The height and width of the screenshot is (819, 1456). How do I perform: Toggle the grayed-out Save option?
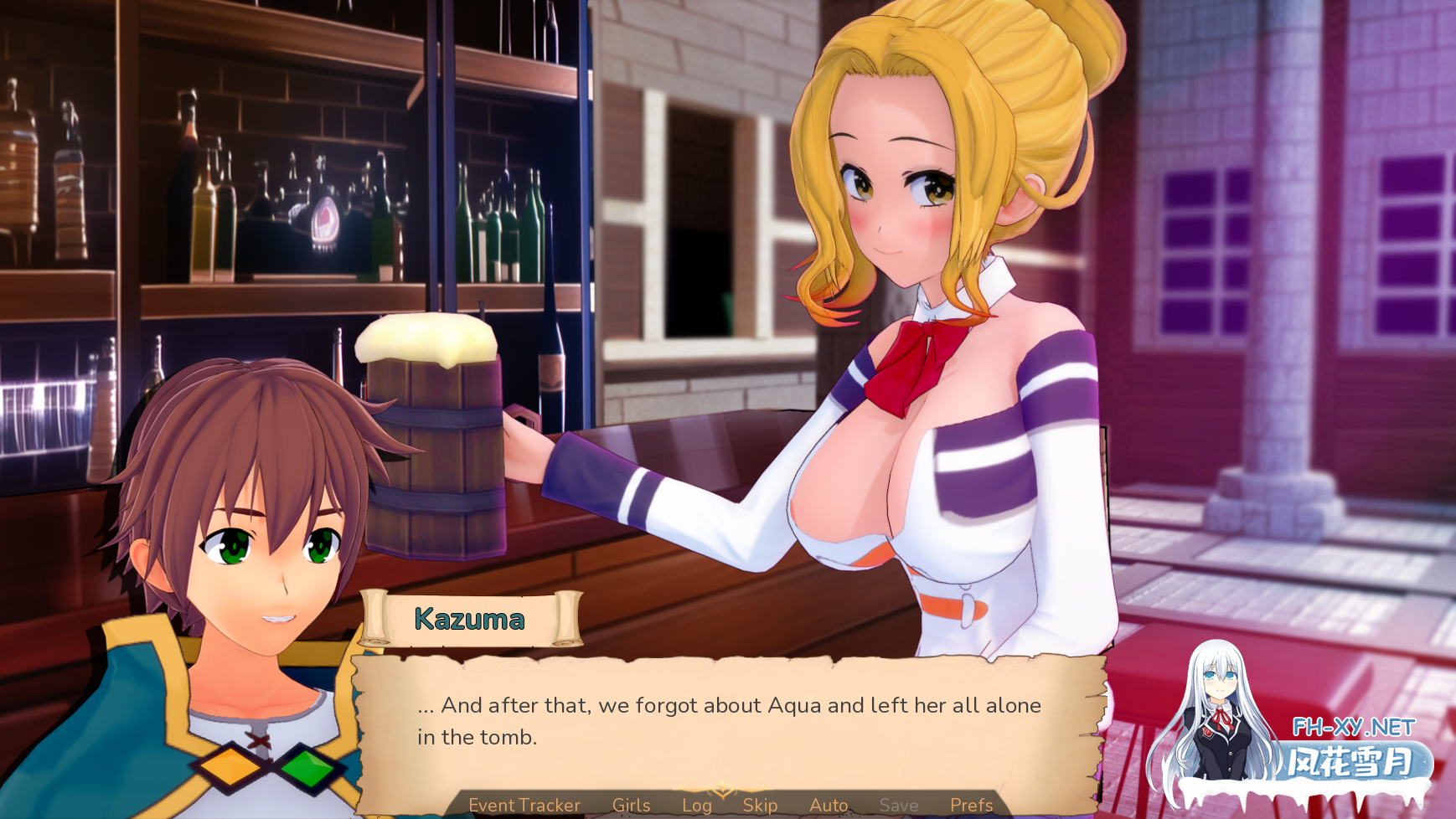[x=899, y=805]
